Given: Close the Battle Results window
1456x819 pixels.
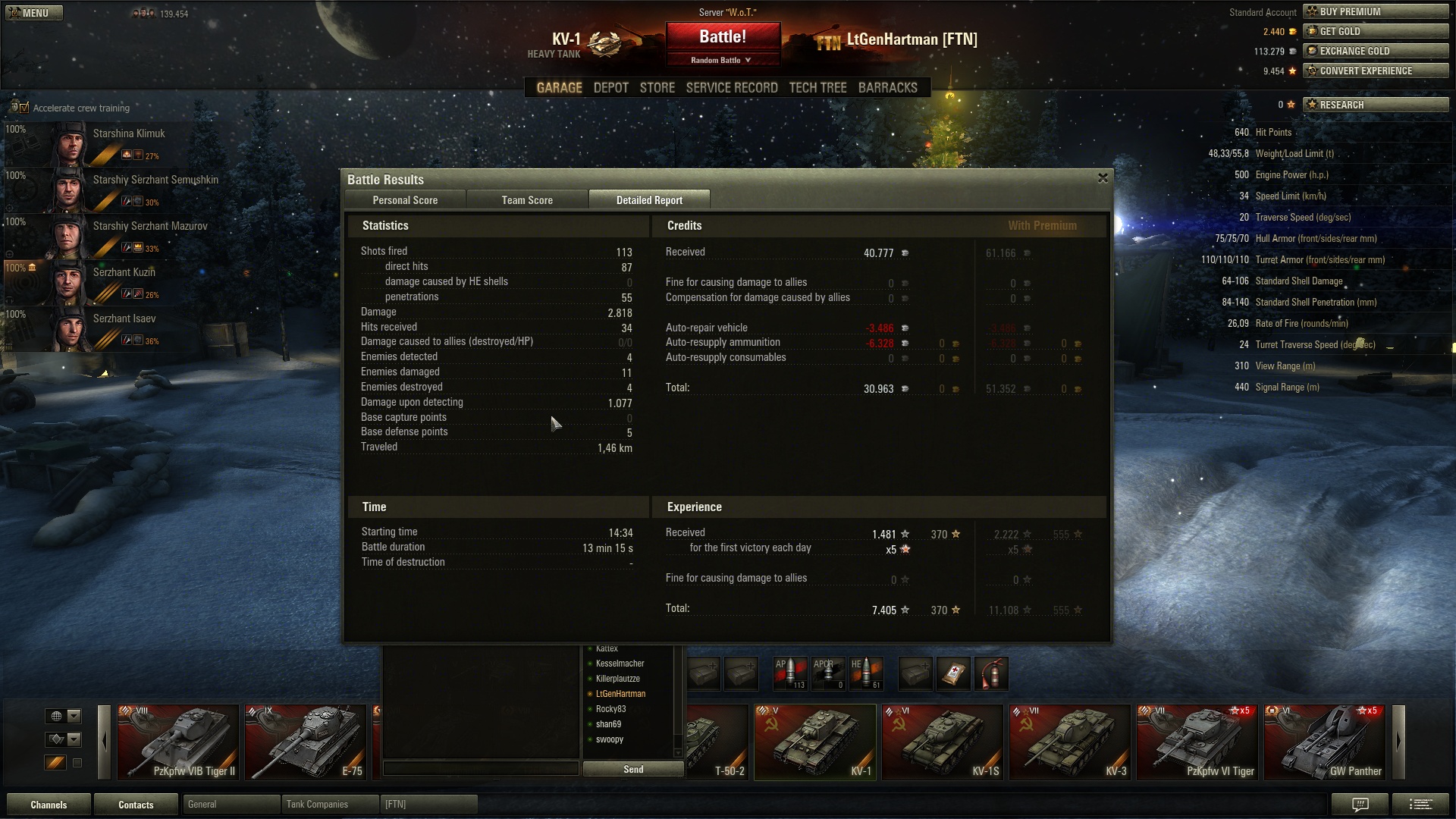Looking at the screenshot, I should click(x=1103, y=178).
